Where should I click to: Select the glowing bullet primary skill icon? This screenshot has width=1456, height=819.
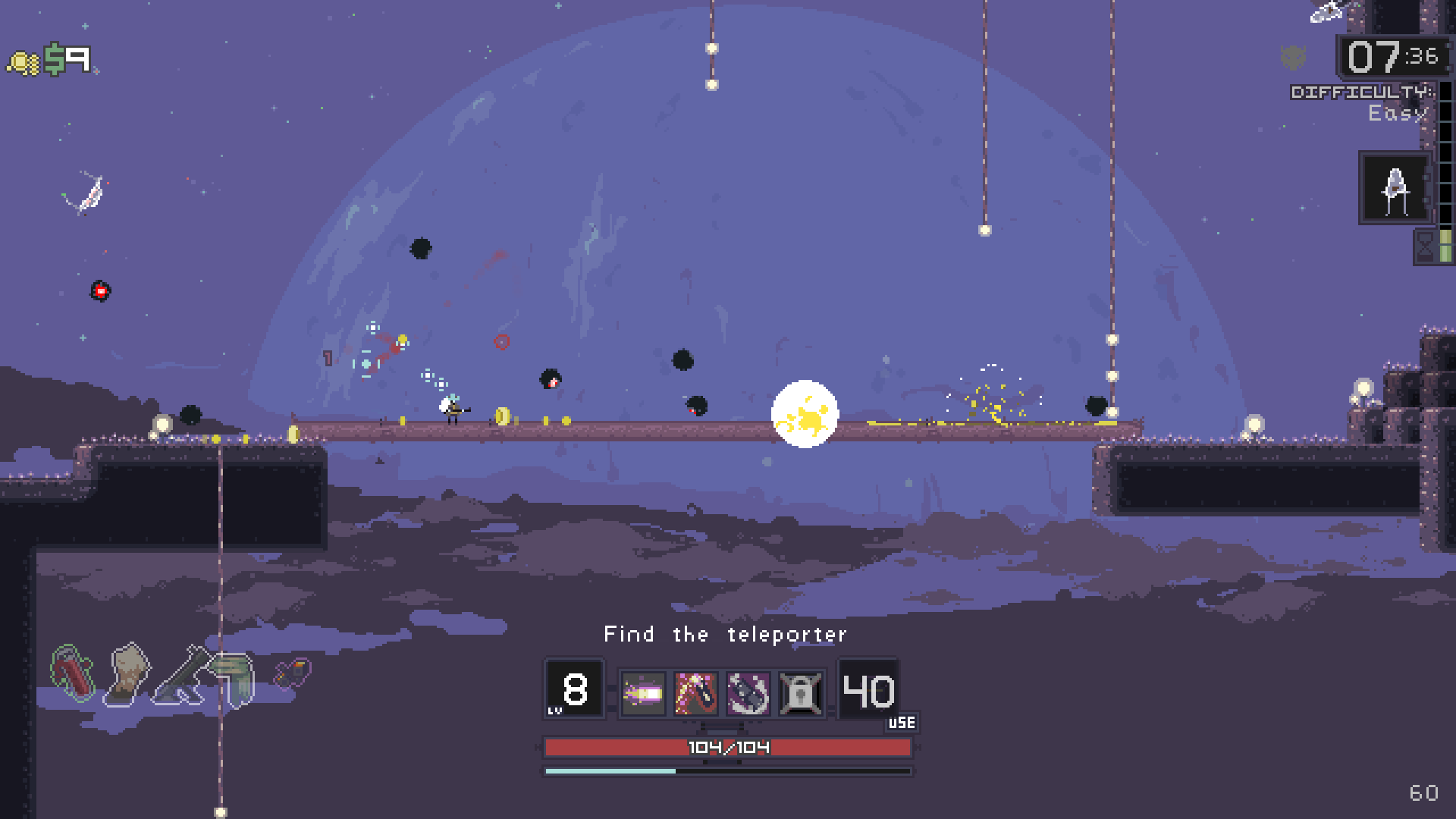643,693
